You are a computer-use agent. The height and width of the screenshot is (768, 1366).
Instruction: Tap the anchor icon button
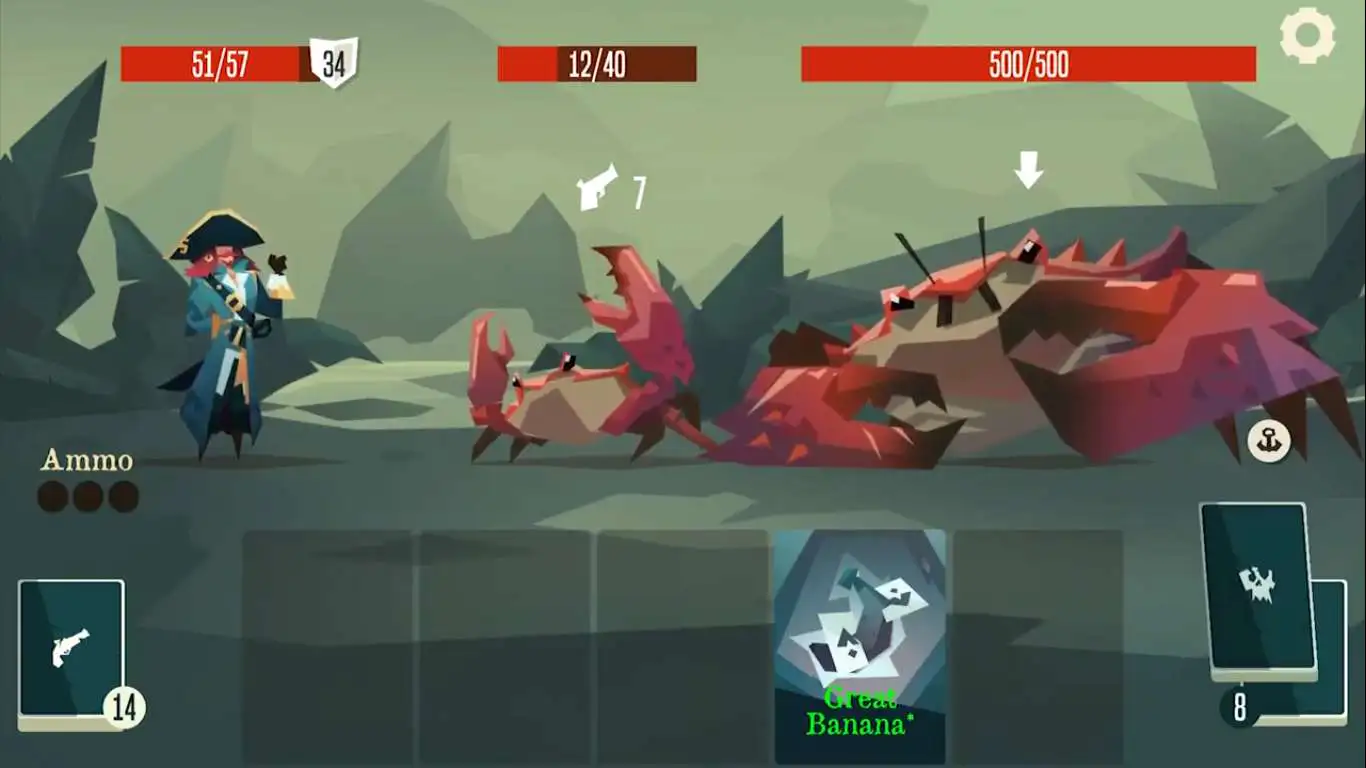pos(1269,441)
